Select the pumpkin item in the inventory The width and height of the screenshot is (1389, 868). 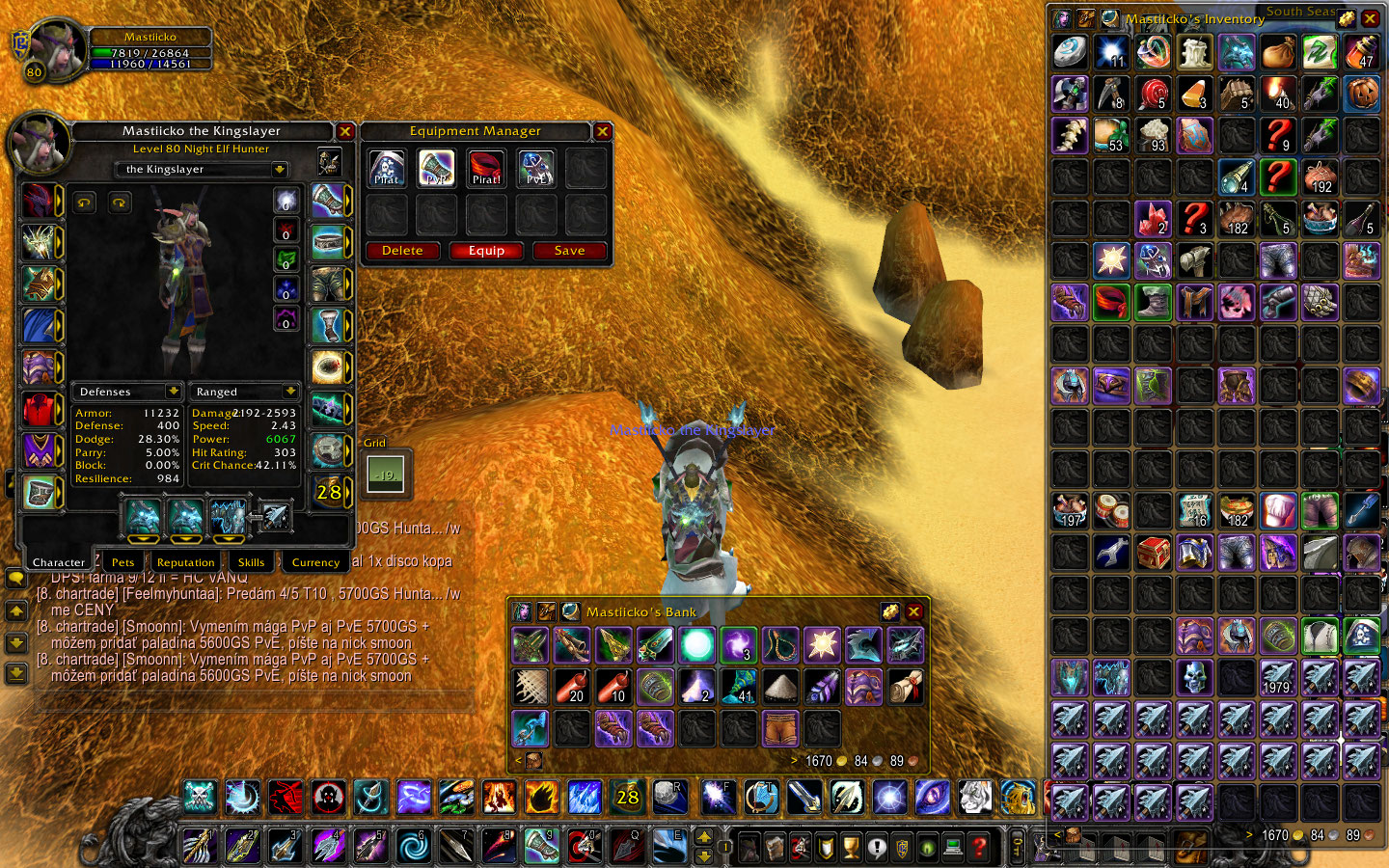pos(1361,94)
